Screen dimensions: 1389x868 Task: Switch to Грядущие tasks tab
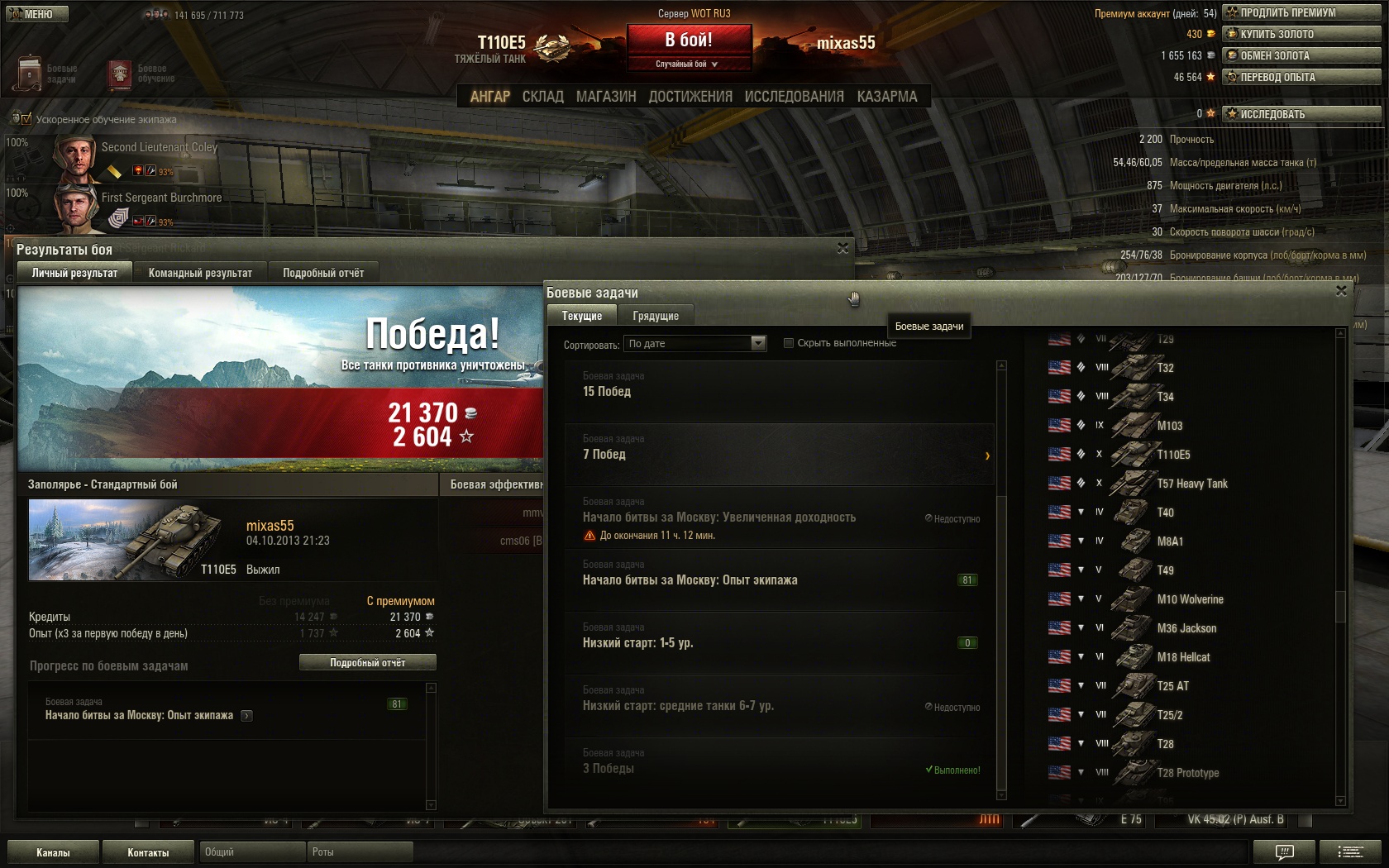(656, 316)
